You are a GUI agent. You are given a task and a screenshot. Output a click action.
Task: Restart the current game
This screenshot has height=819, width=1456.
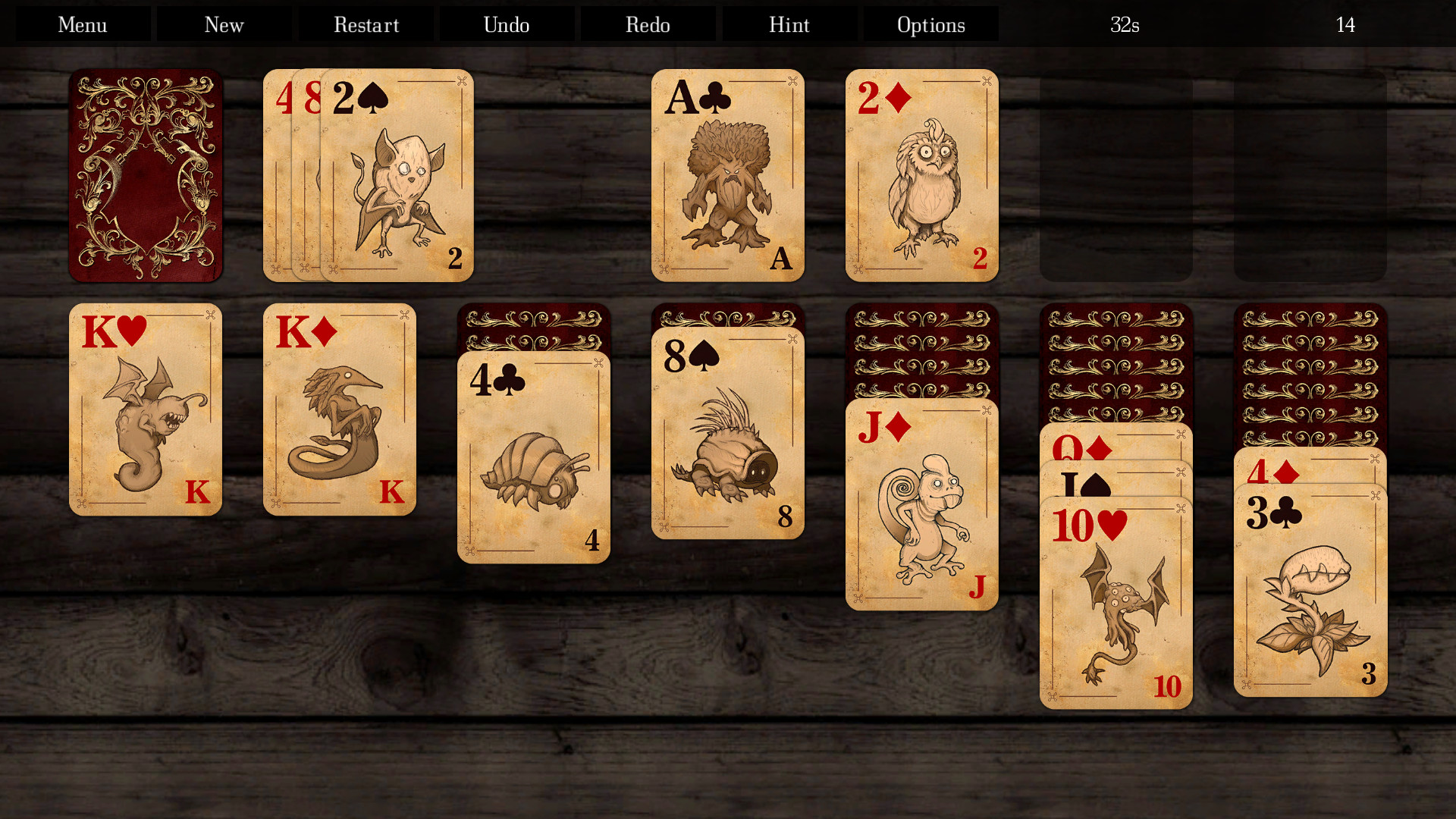pos(366,24)
